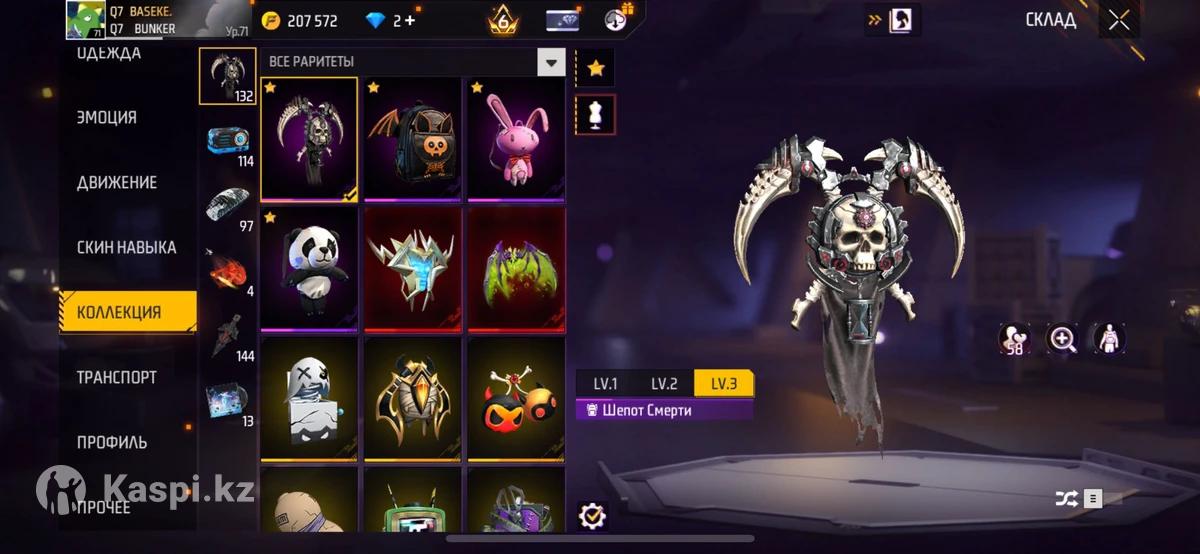
Task: Open the gear checkmark settings icon
Action: 593,515
